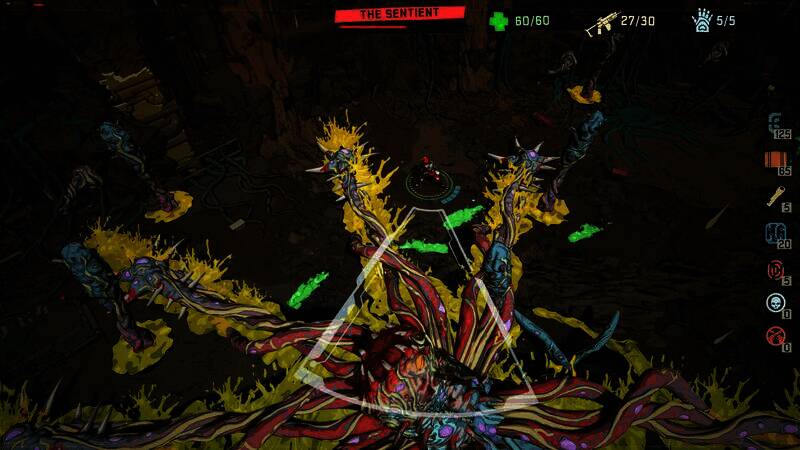
Task: Click the green health cross icon
Action: tap(498, 20)
